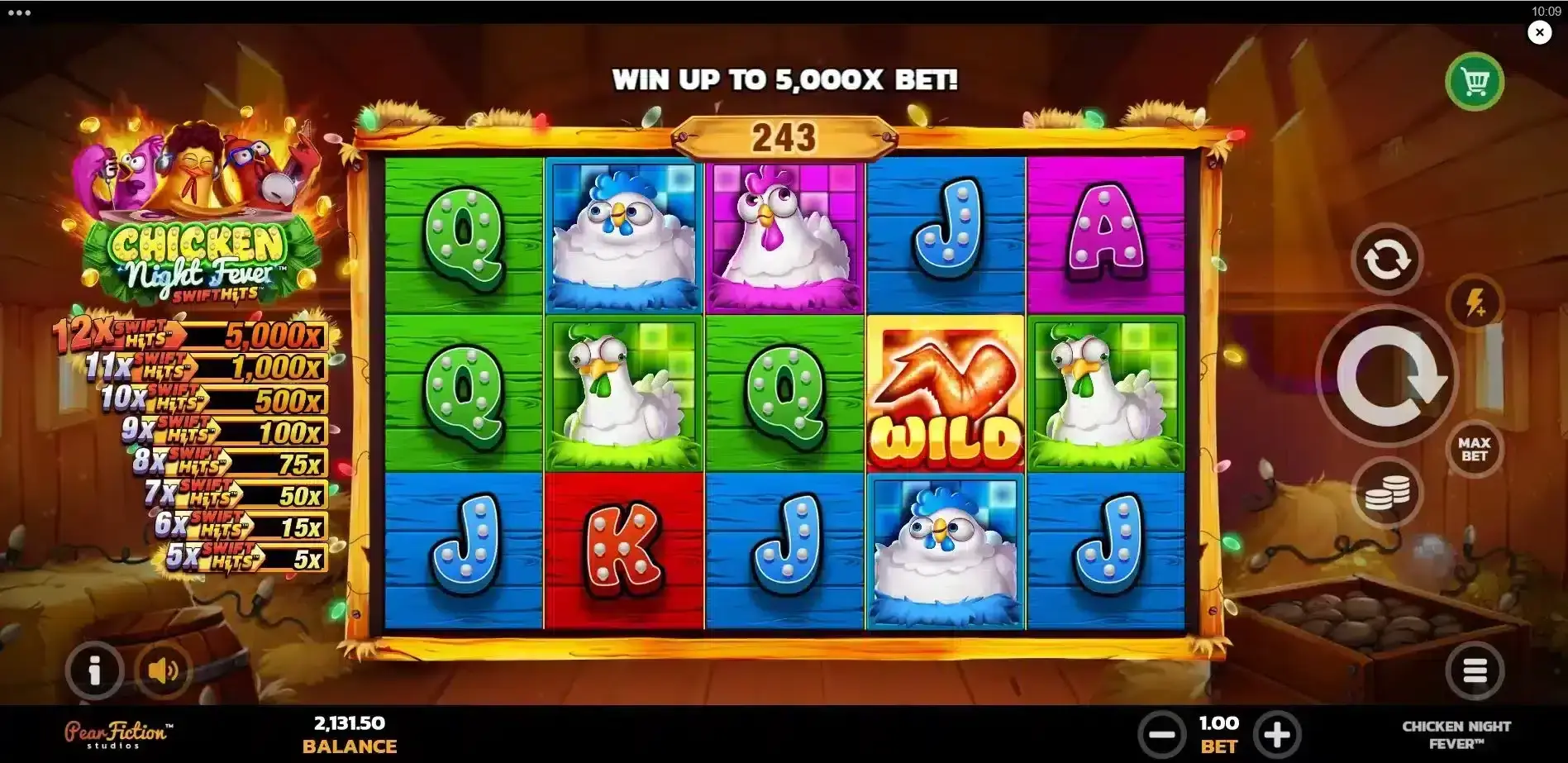
Task: Click the WIN UP TO 5,000X banner
Action: coord(785,80)
